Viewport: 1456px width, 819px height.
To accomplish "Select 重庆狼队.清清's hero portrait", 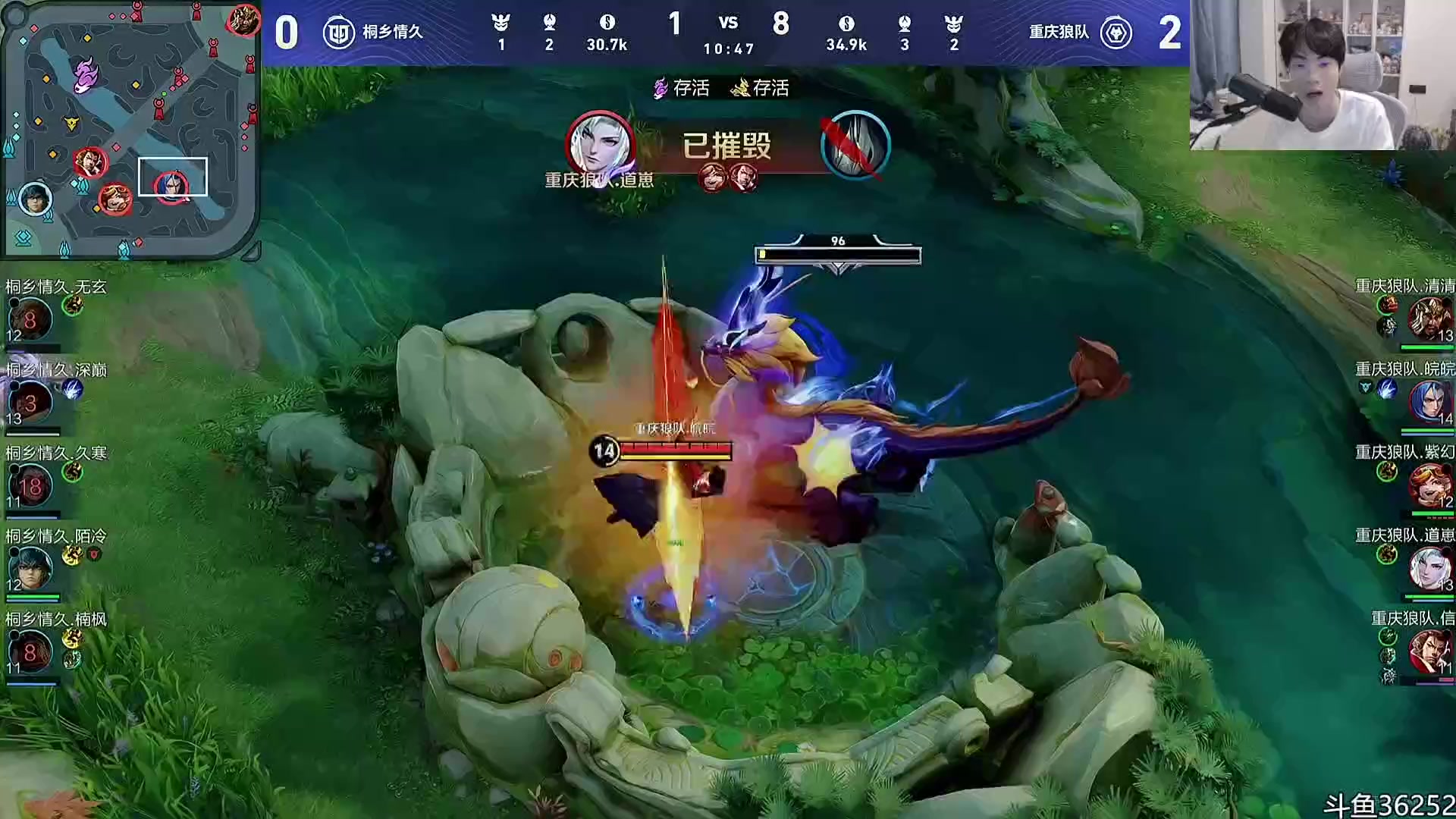I will point(1429,317).
